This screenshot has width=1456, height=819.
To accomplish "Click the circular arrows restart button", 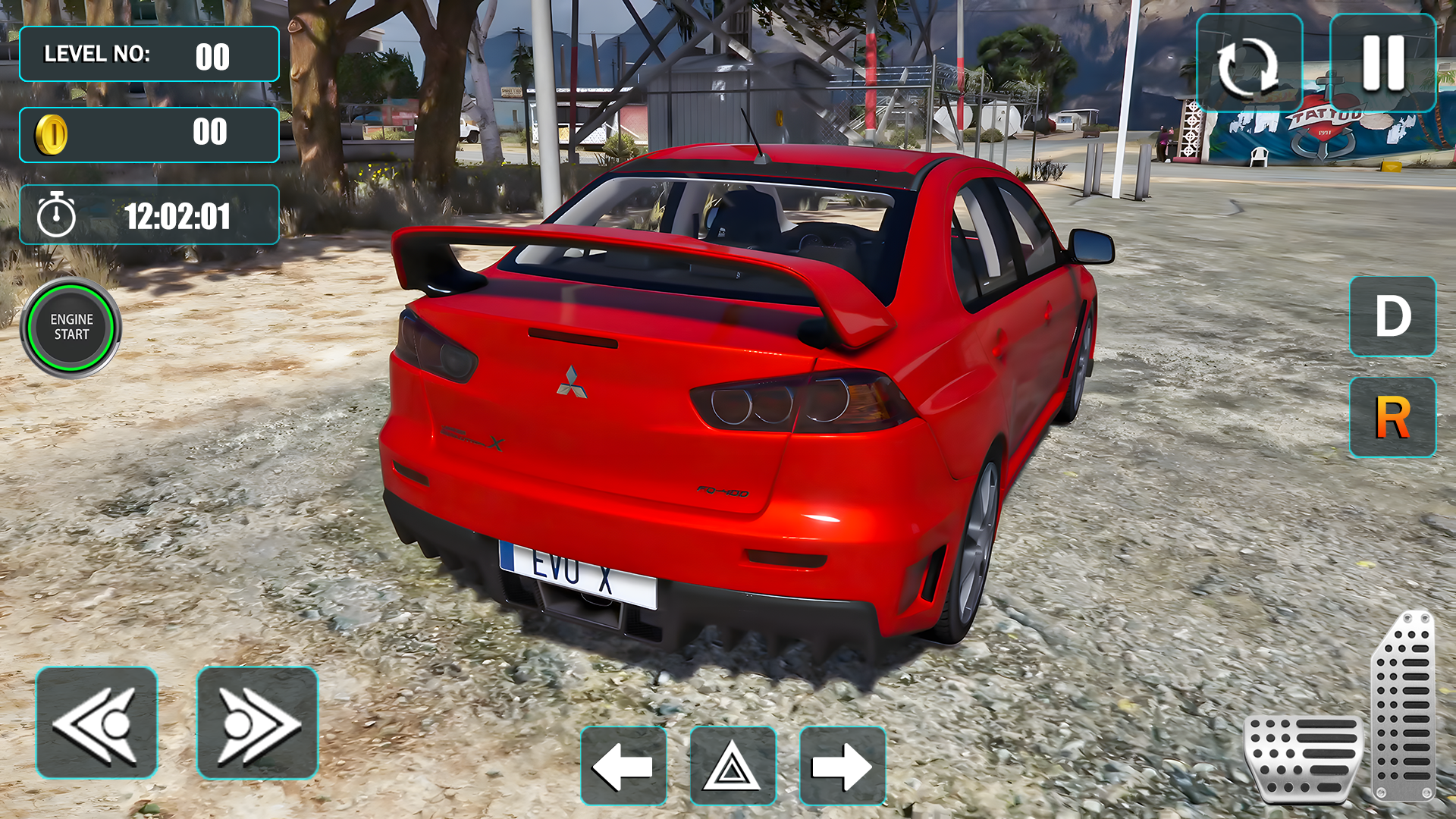I will [1248, 65].
